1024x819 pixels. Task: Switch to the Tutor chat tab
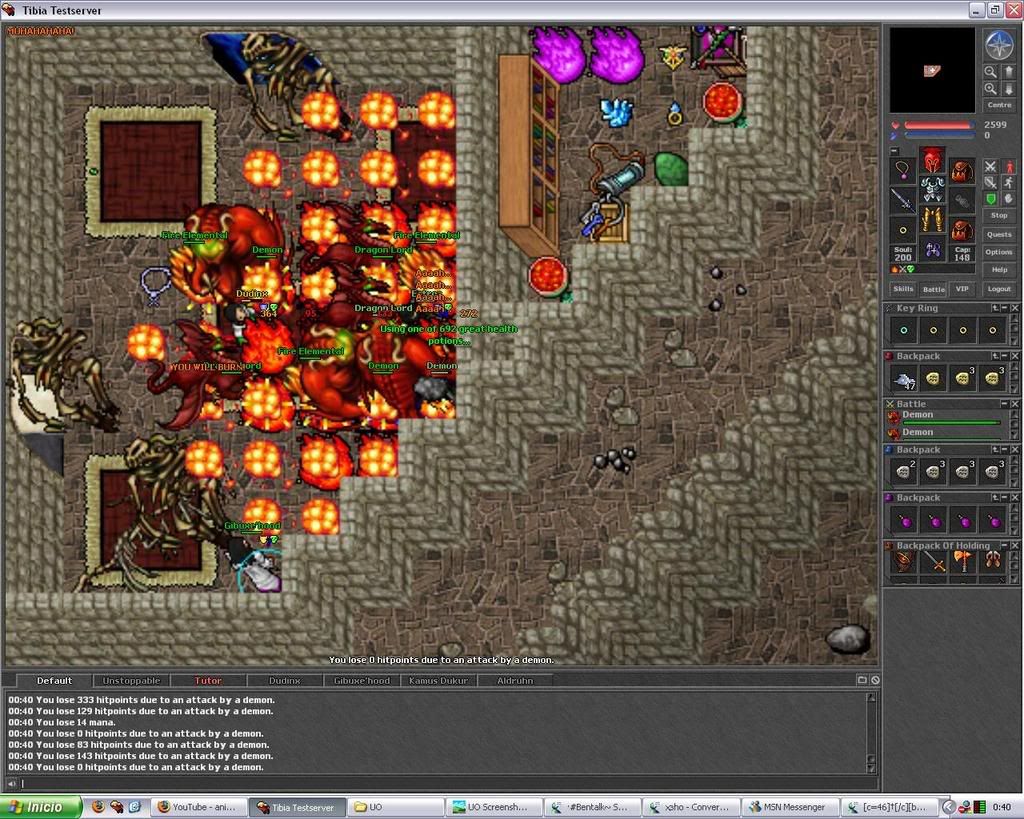[208, 681]
